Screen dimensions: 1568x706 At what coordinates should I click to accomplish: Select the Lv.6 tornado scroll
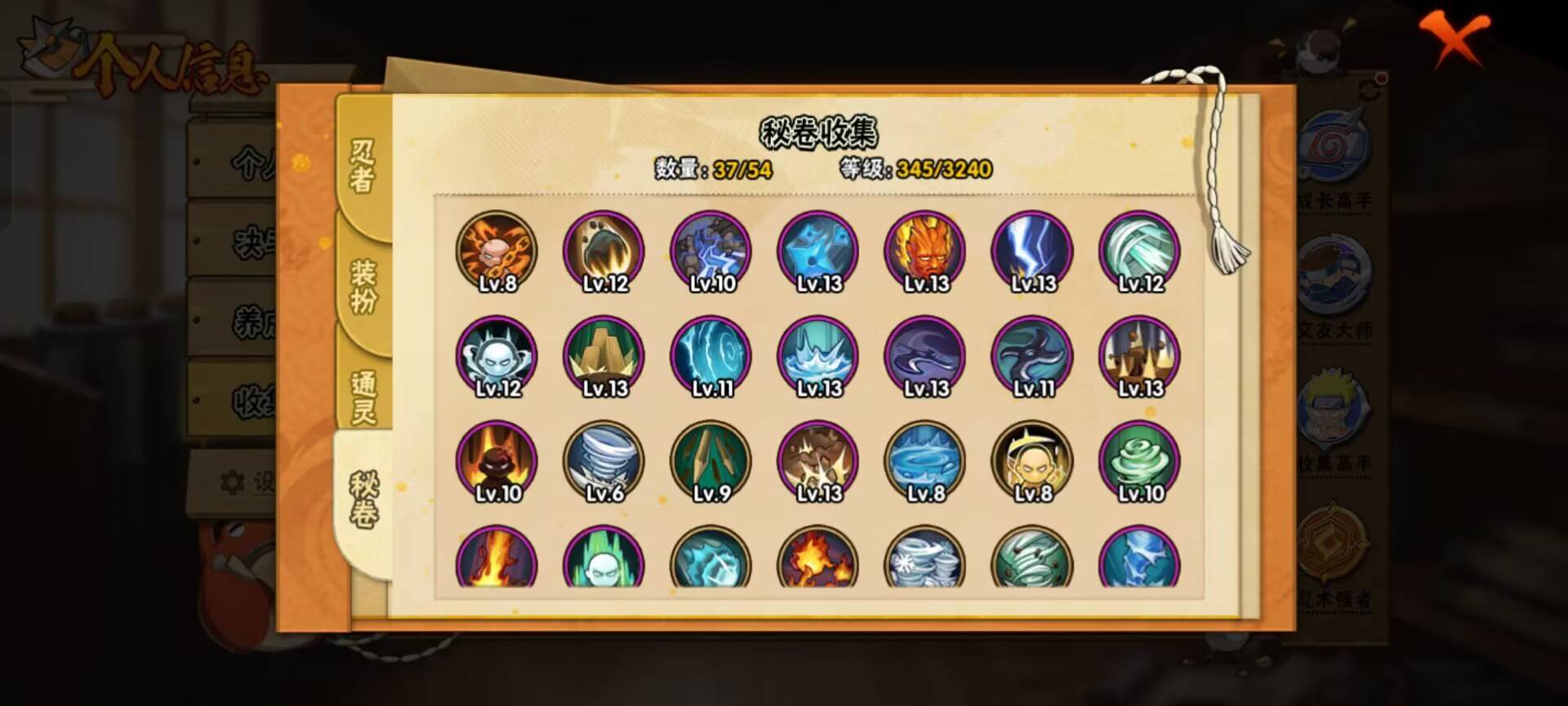(x=604, y=462)
